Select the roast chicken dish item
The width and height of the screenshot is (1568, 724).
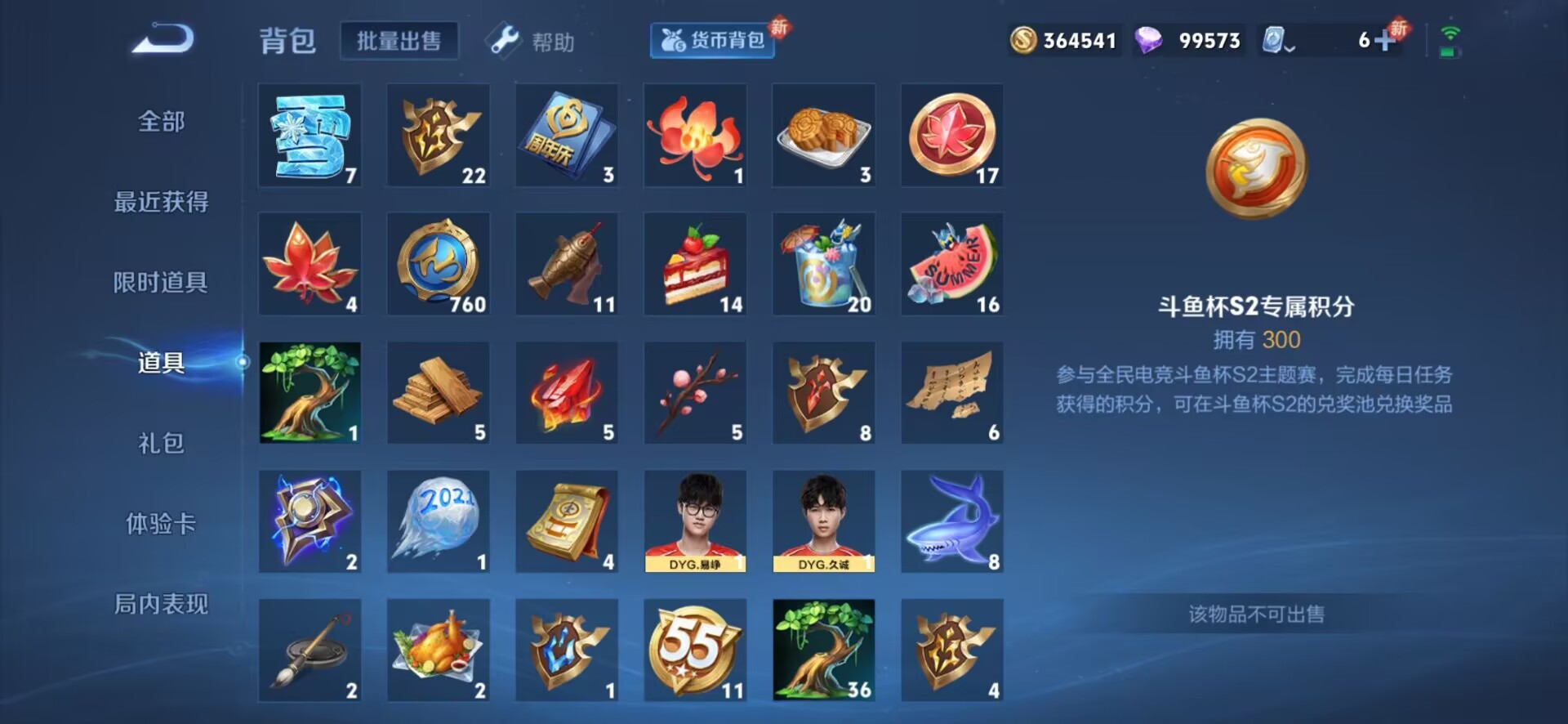click(x=438, y=650)
